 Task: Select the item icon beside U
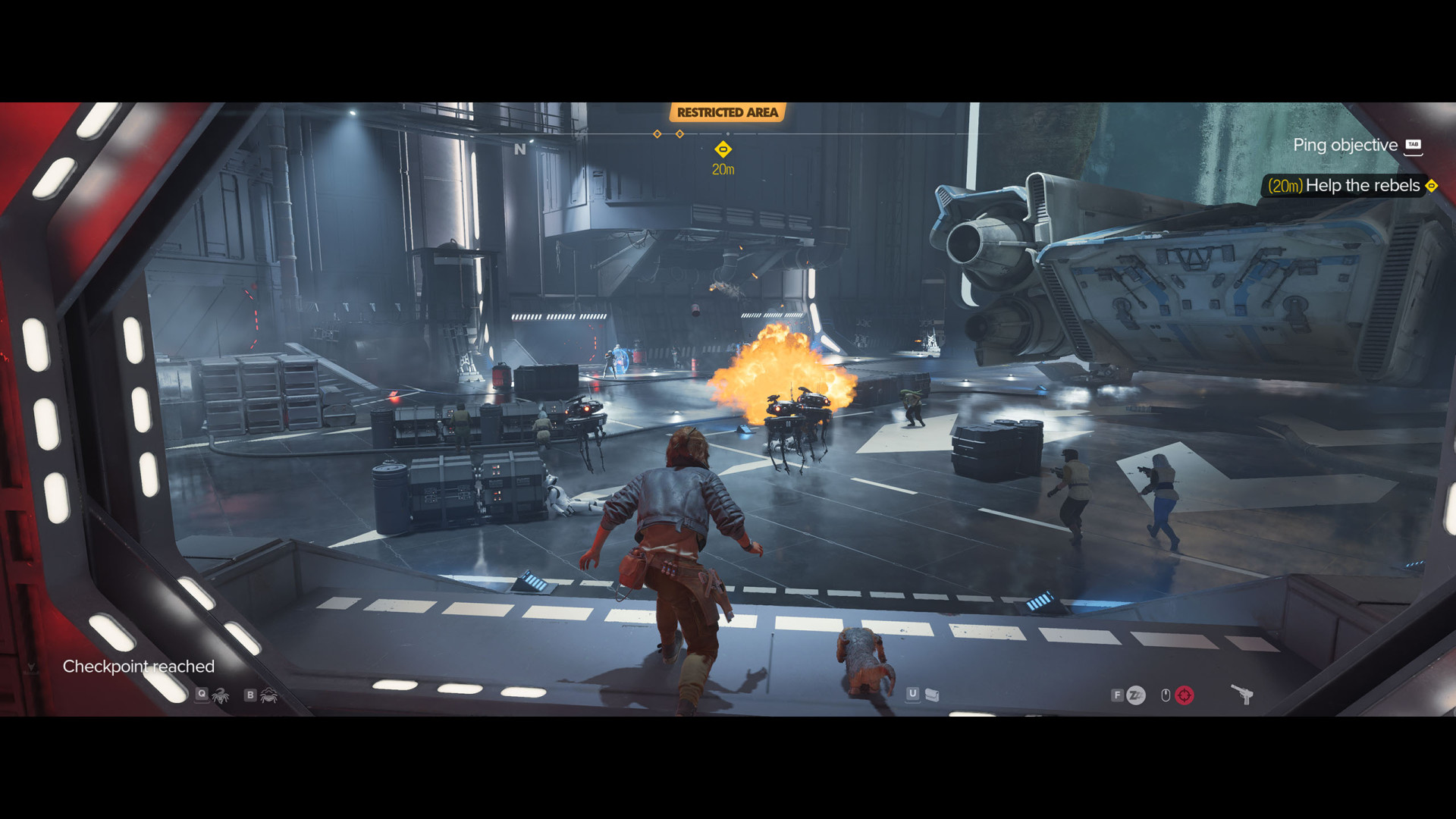pos(932,695)
